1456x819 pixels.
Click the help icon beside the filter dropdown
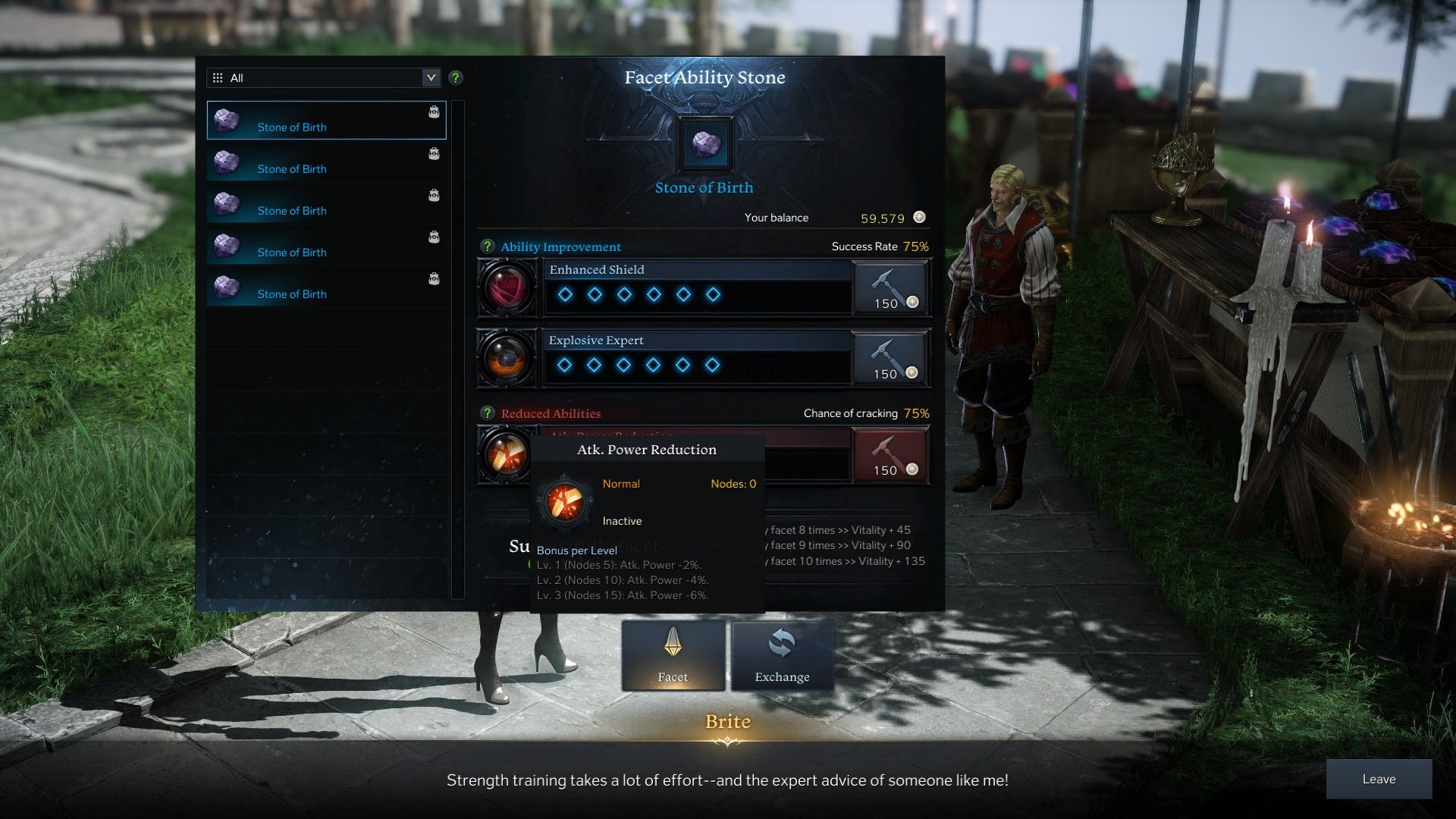click(456, 77)
